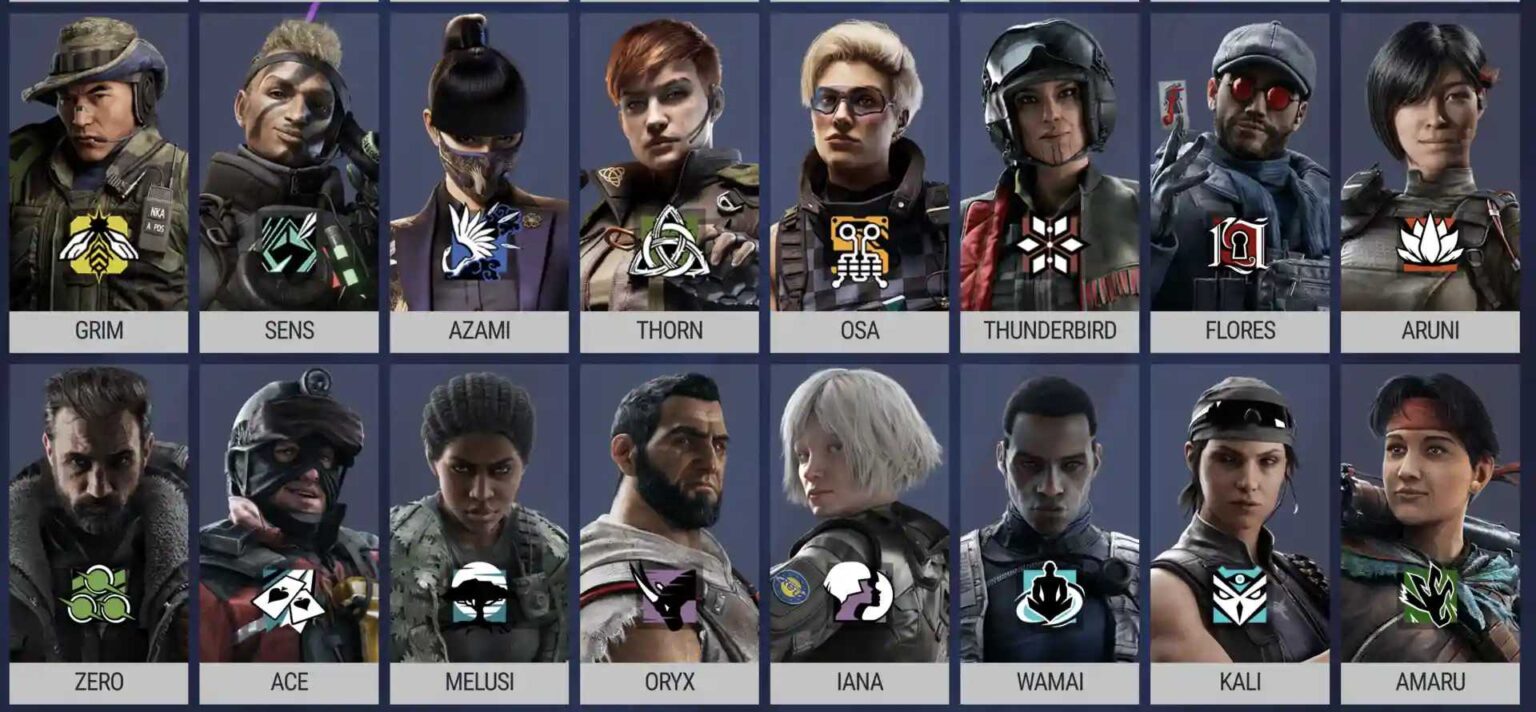This screenshot has height=712, width=1536.
Task: Select the Flores operator card
Action: [1240, 182]
